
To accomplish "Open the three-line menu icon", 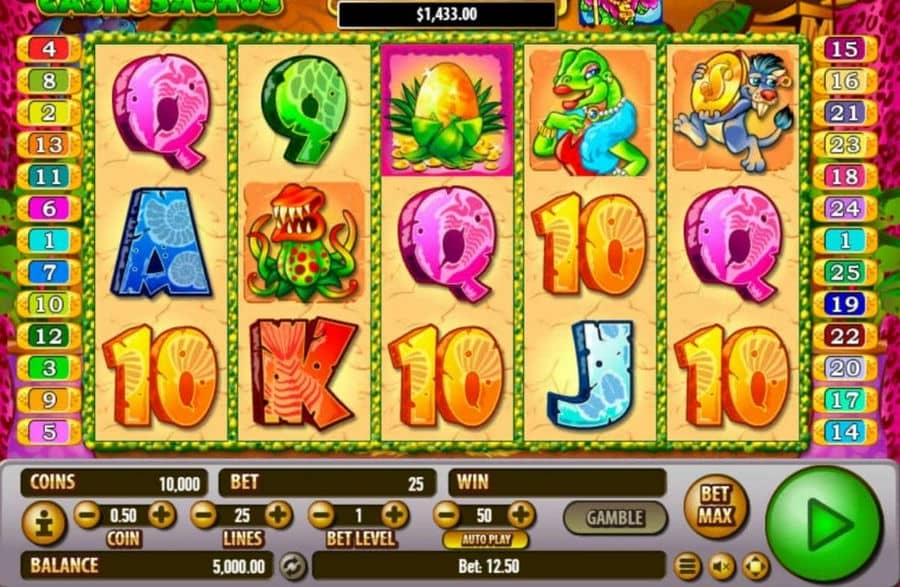I will tap(686, 567).
